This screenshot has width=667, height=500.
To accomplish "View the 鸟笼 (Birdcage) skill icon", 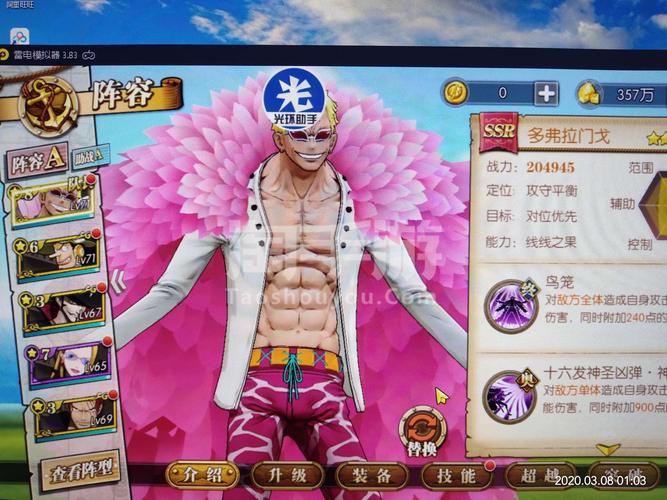I will tap(510, 305).
